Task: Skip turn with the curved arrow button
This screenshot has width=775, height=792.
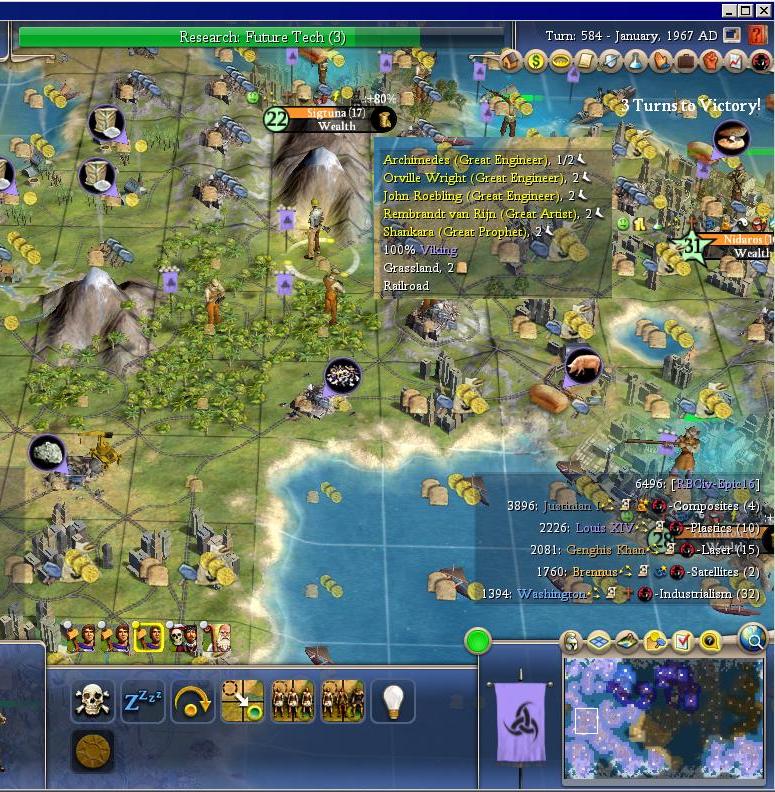Action: 192,701
